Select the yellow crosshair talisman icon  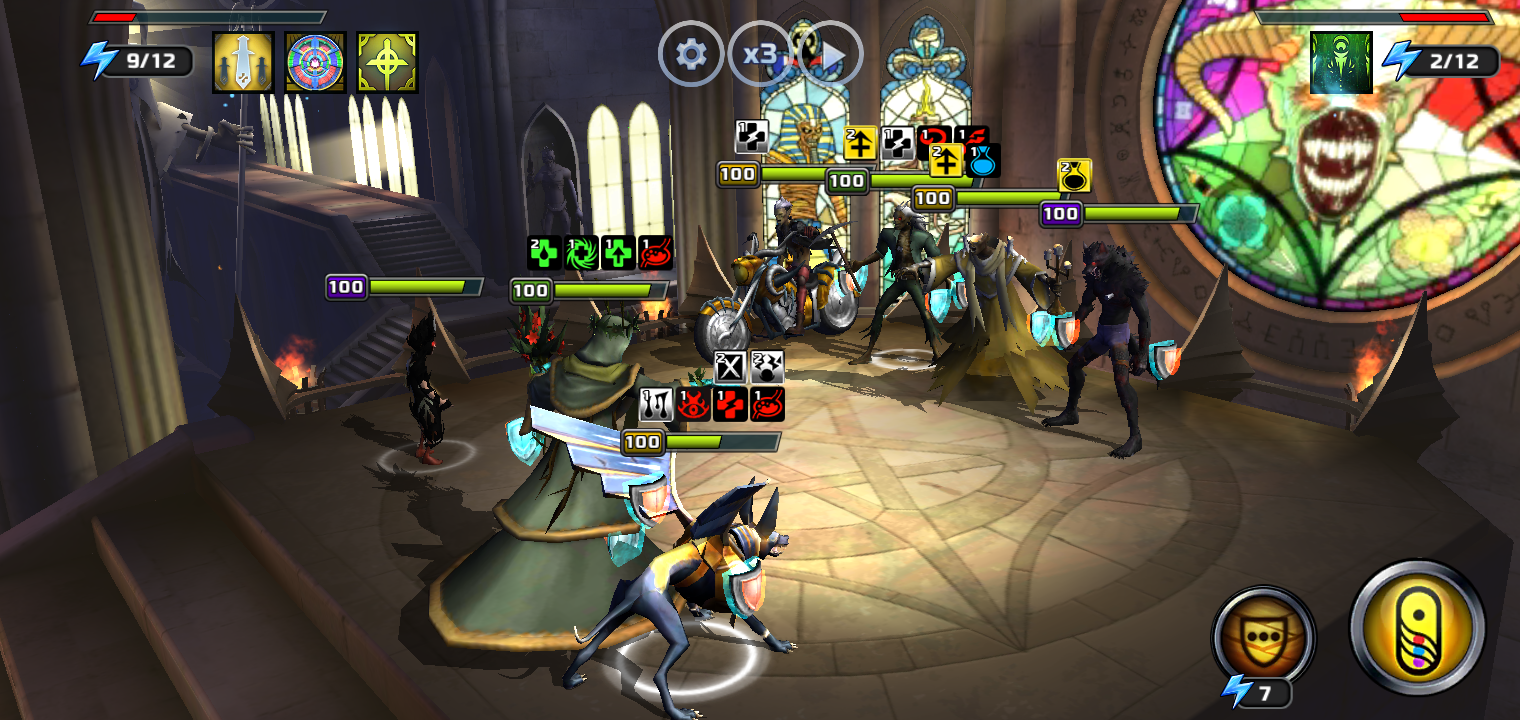click(x=387, y=62)
